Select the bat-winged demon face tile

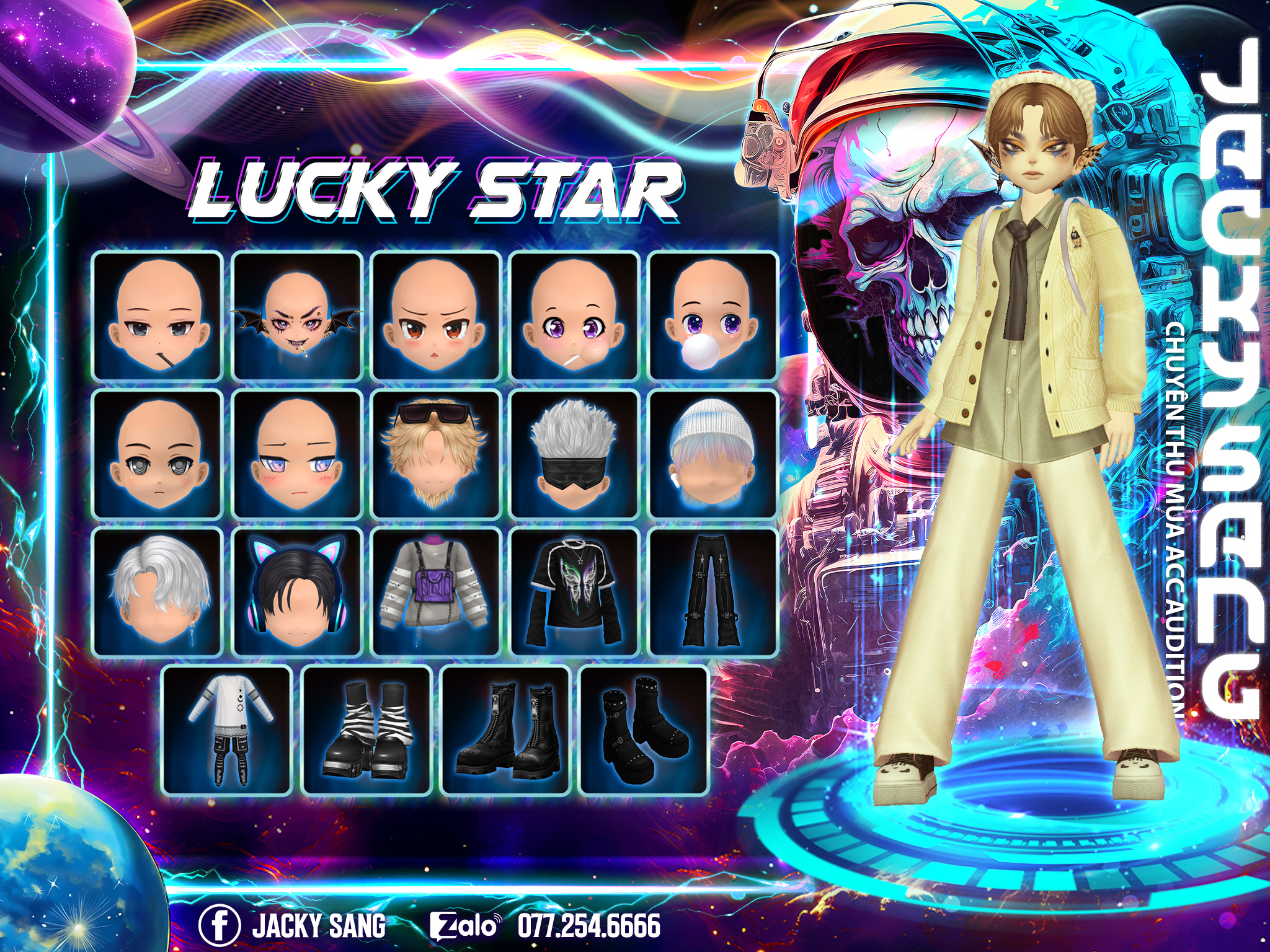tap(297, 316)
